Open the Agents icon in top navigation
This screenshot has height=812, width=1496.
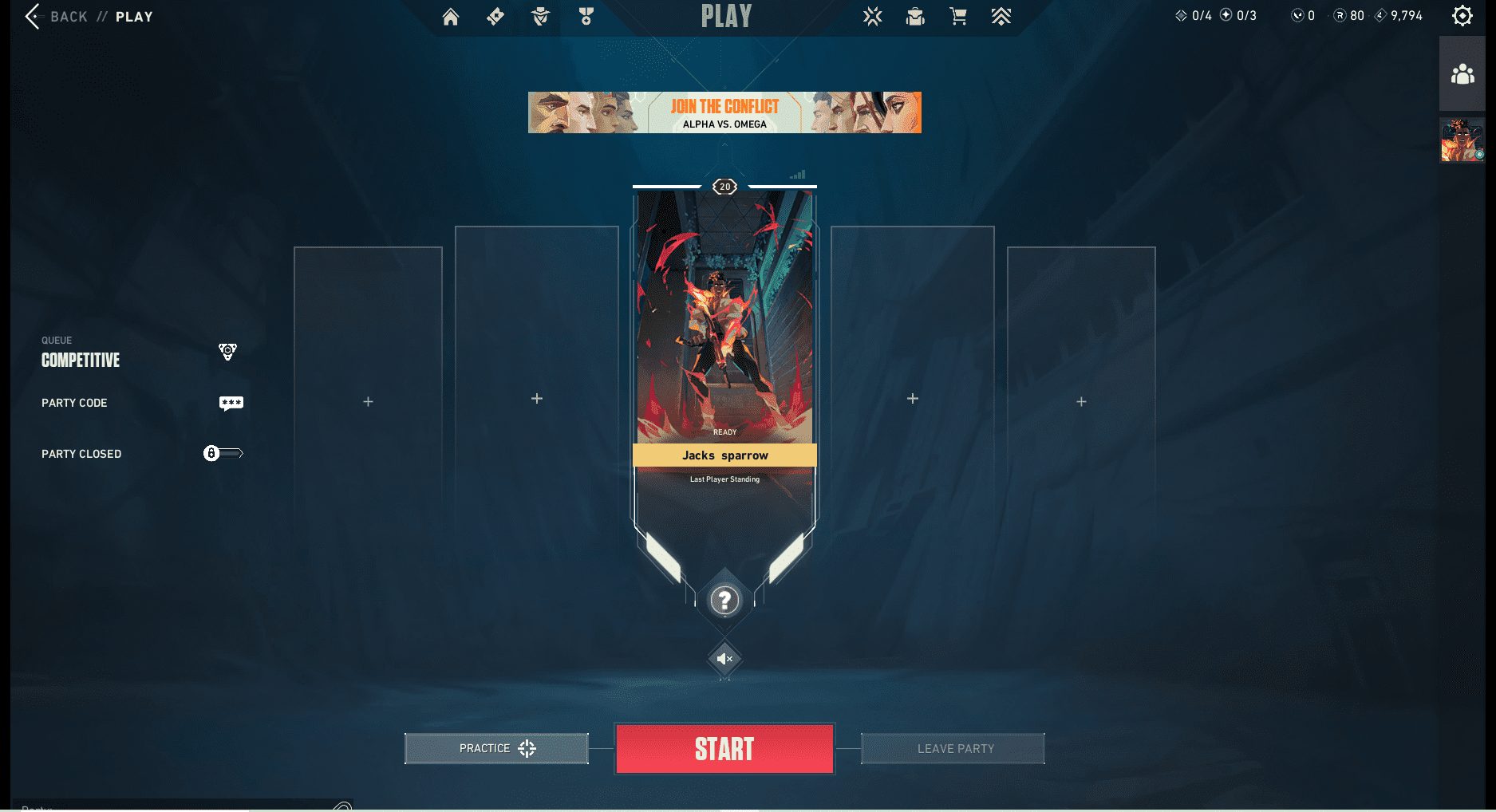click(539, 16)
